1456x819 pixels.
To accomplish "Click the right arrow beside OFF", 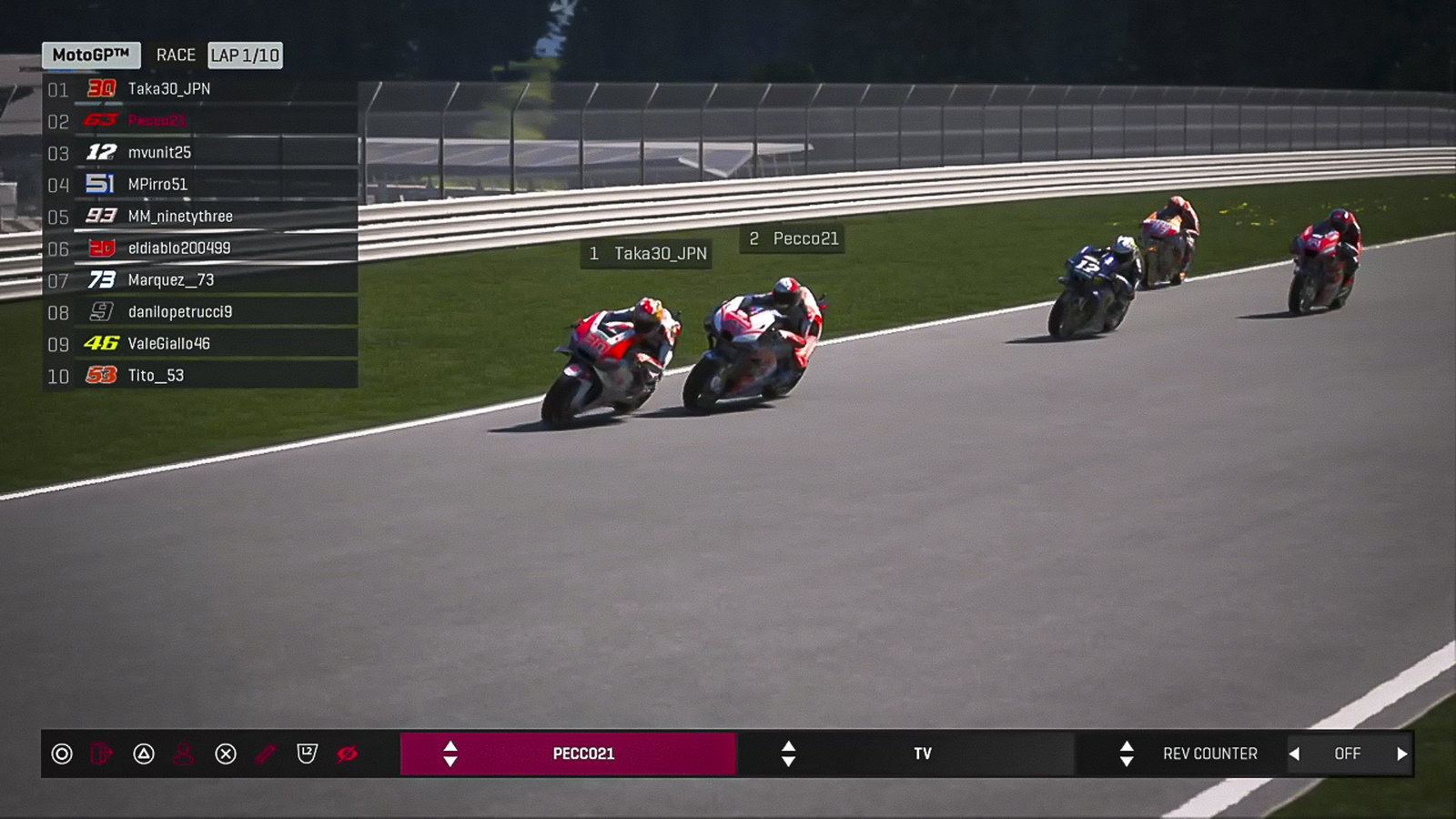I will tap(1402, 753).
